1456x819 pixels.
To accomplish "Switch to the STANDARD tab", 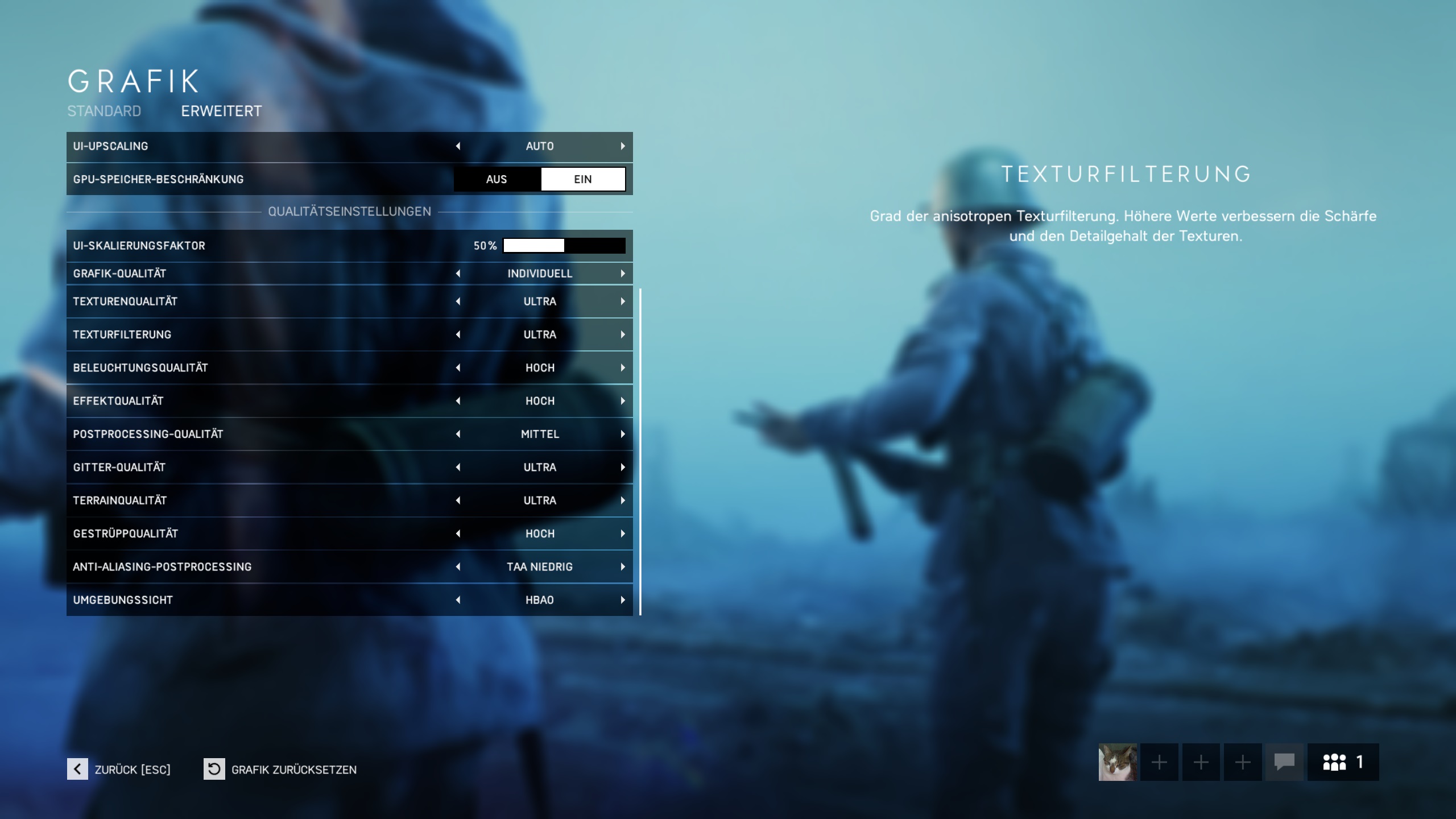I will click(104, 111).
